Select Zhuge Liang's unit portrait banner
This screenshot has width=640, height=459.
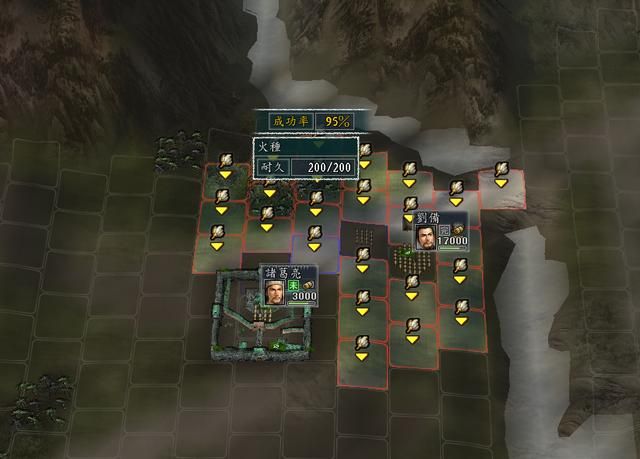(289, 285)
